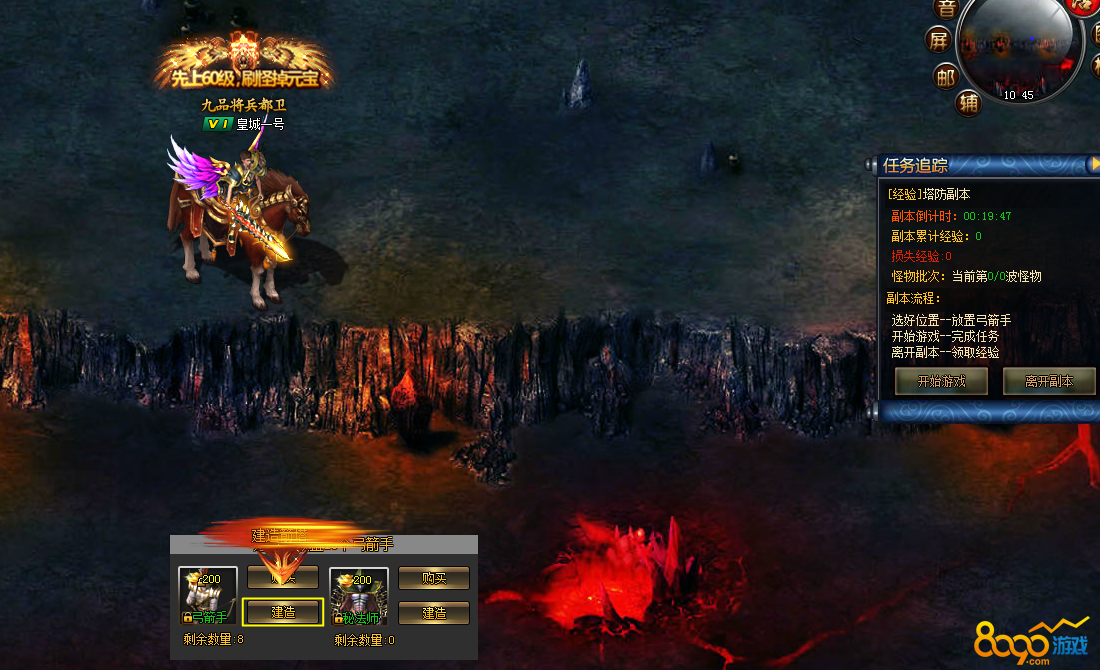Collapse the 任务追踪 quest tracker arrow
1100x670 pixels.
1094,163
